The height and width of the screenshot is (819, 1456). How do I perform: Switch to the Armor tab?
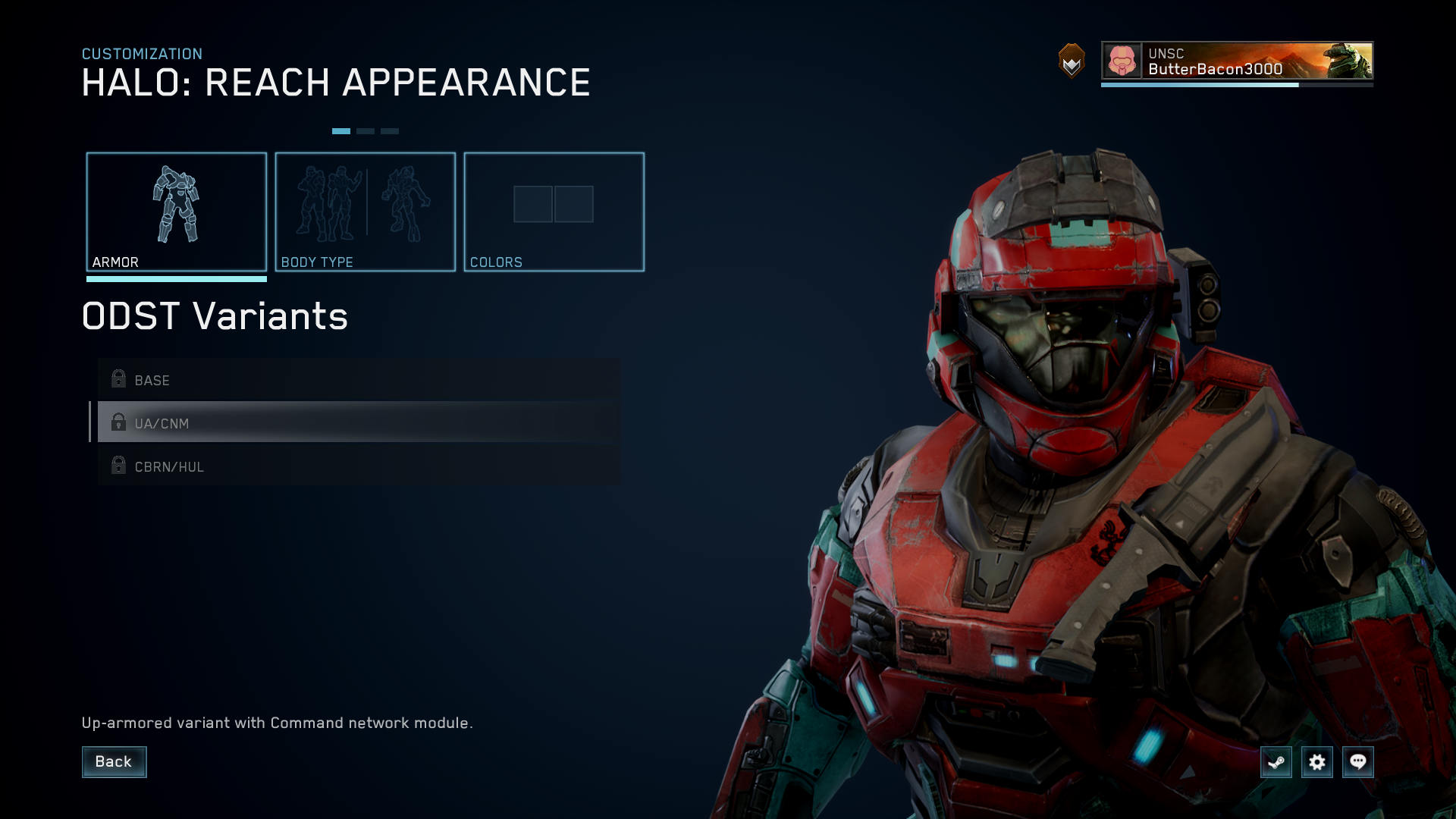click(177, 212)
